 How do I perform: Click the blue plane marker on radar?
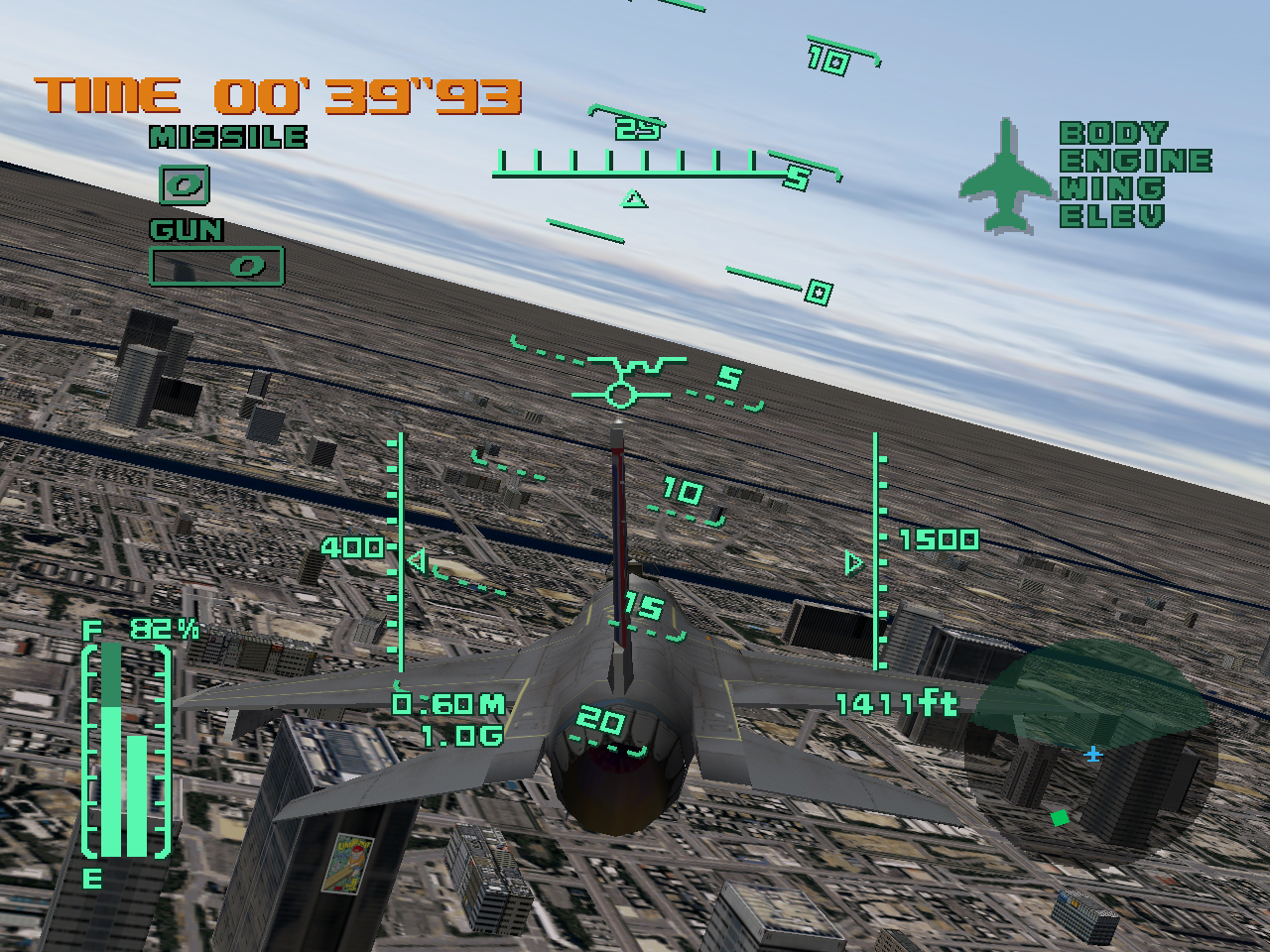click(x=1093, y=756)
